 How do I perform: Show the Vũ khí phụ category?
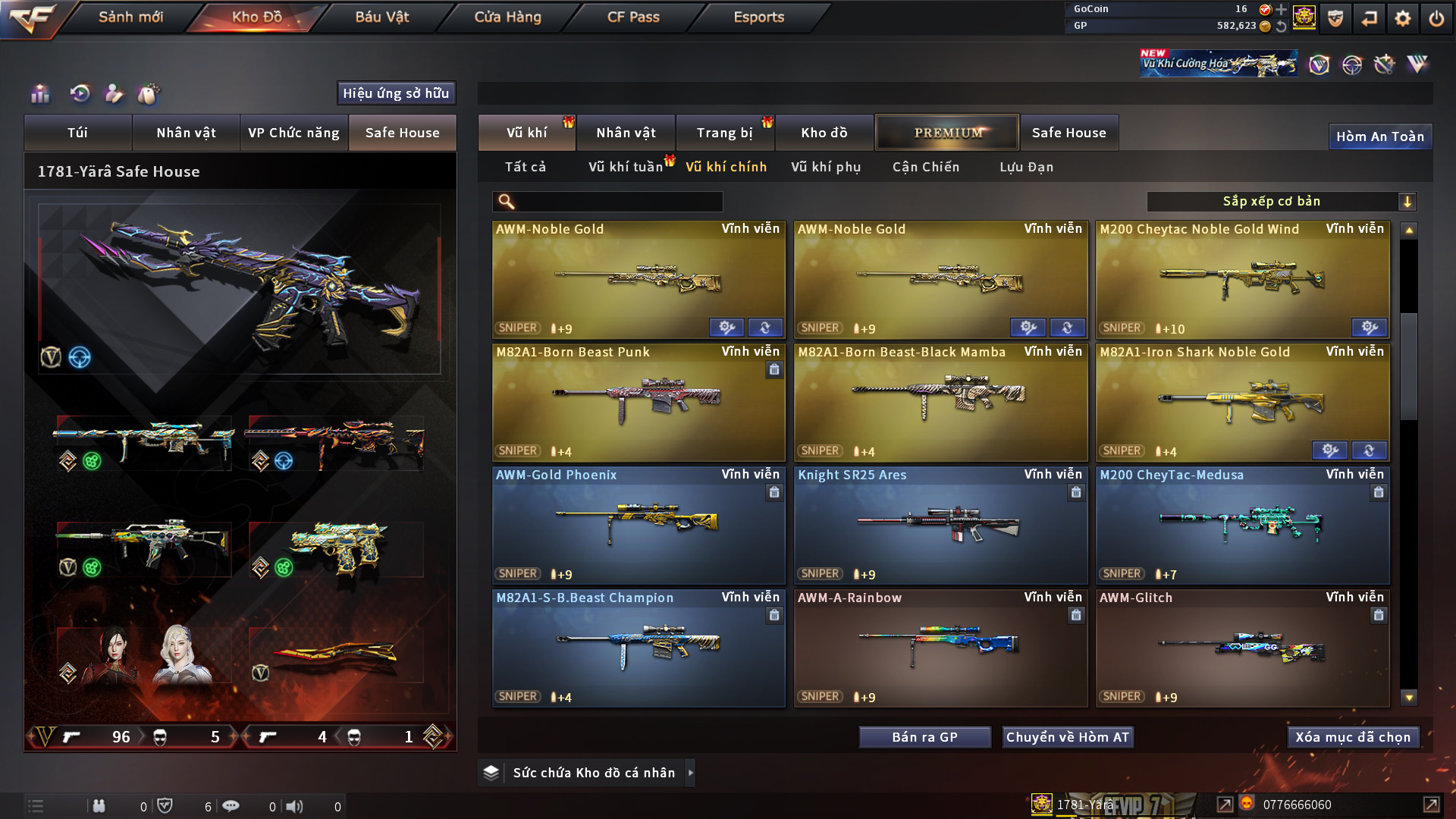click(x=826, y=167)
